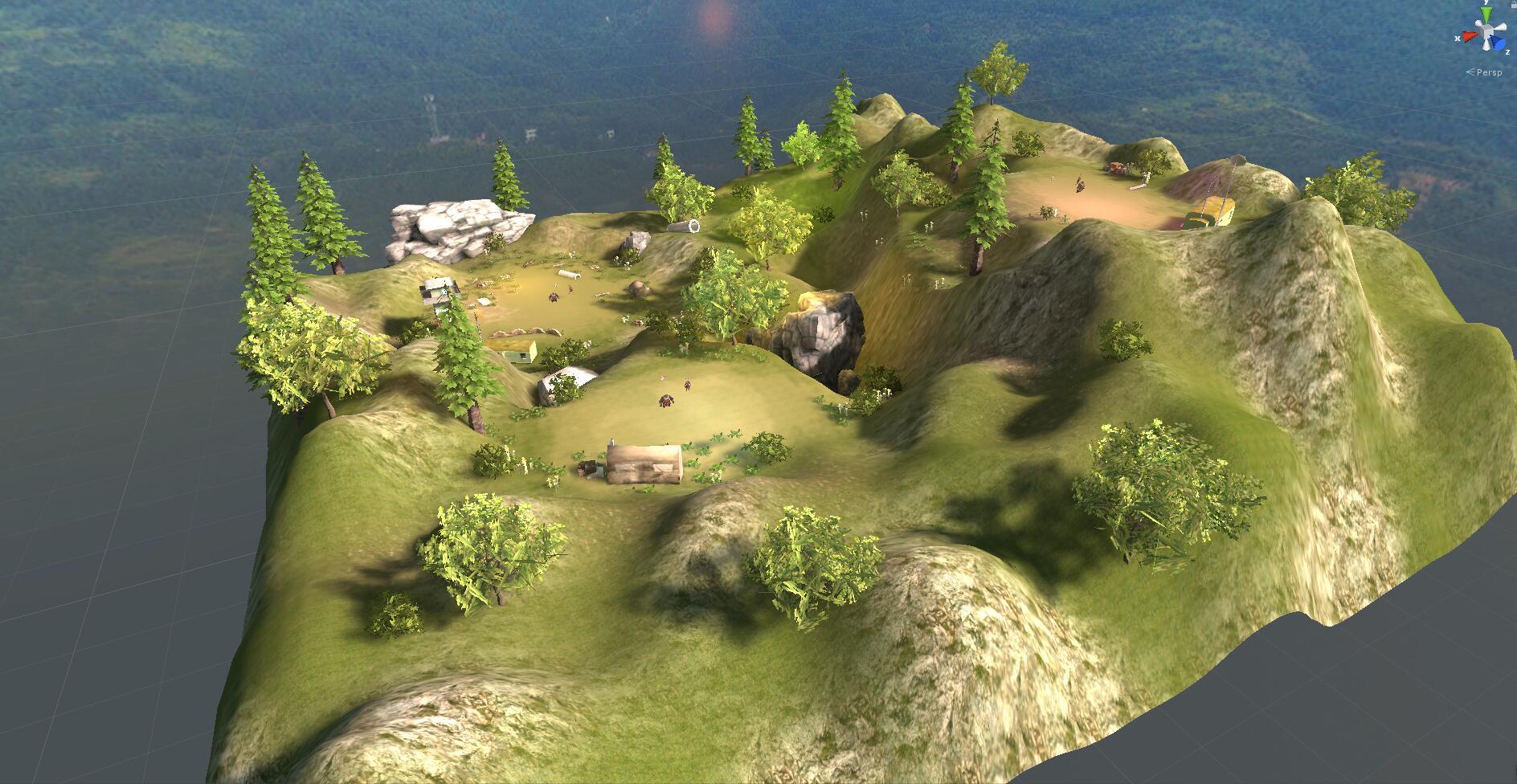1517x784 pixels.
Task: Click the downward-pointing white cone on the gizmo
Action: click(x=1486, y=45)
